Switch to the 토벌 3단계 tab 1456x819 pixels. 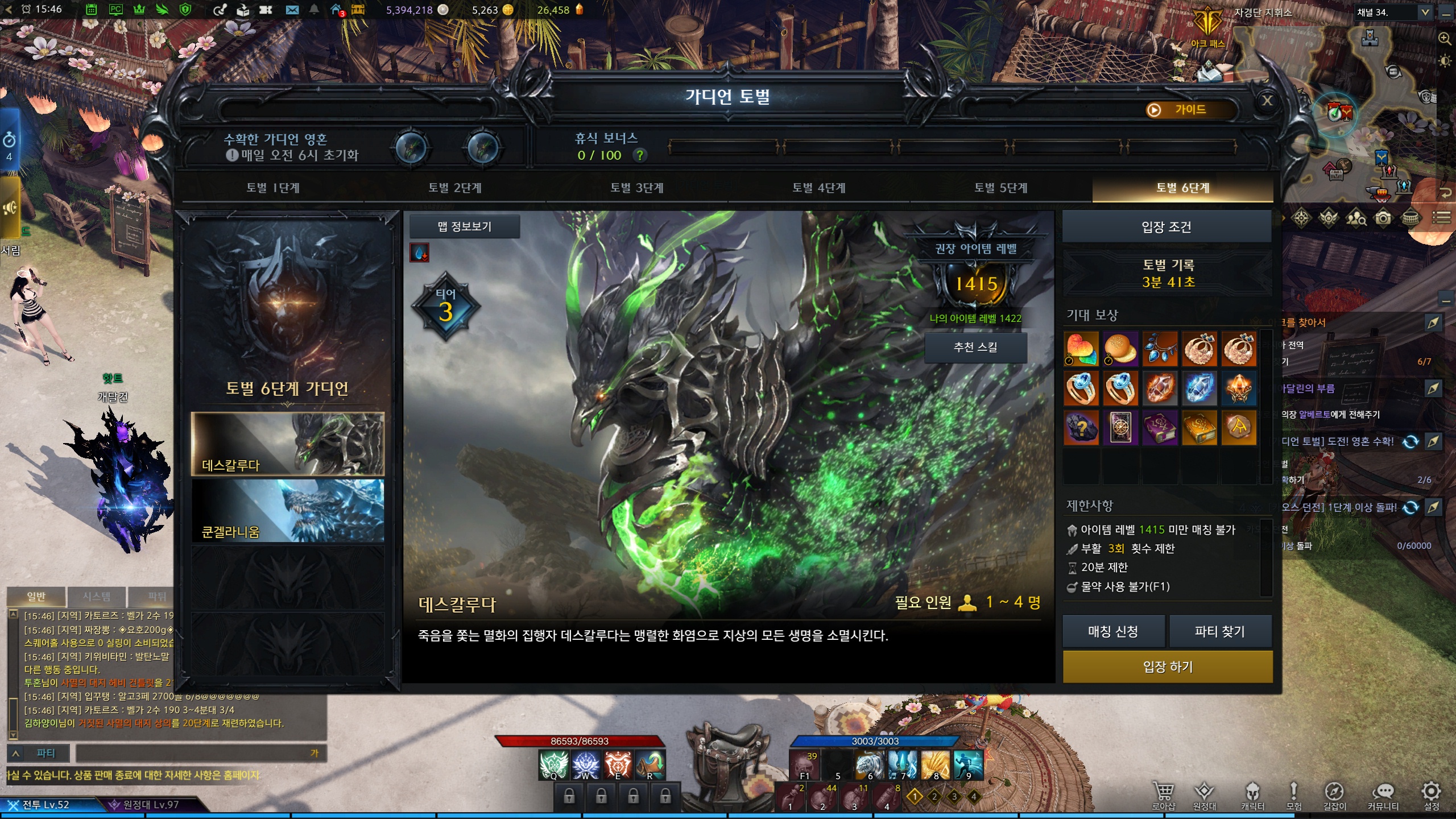pyautogui.click(x=636, y=188)
